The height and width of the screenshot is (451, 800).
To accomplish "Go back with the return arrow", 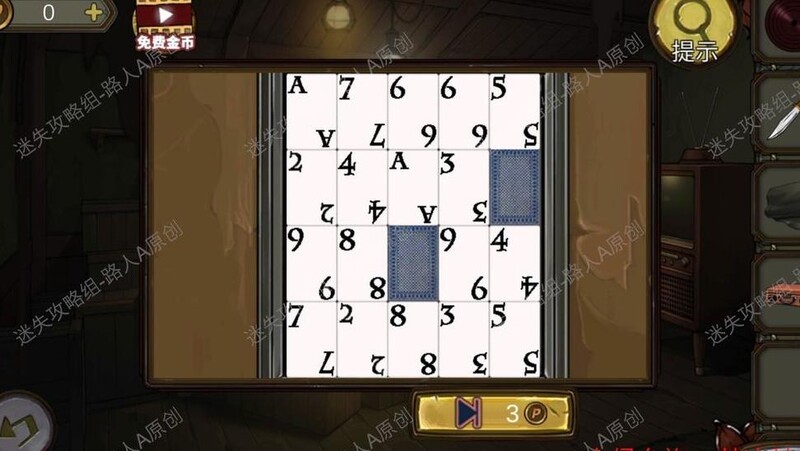I will point(22,422).
